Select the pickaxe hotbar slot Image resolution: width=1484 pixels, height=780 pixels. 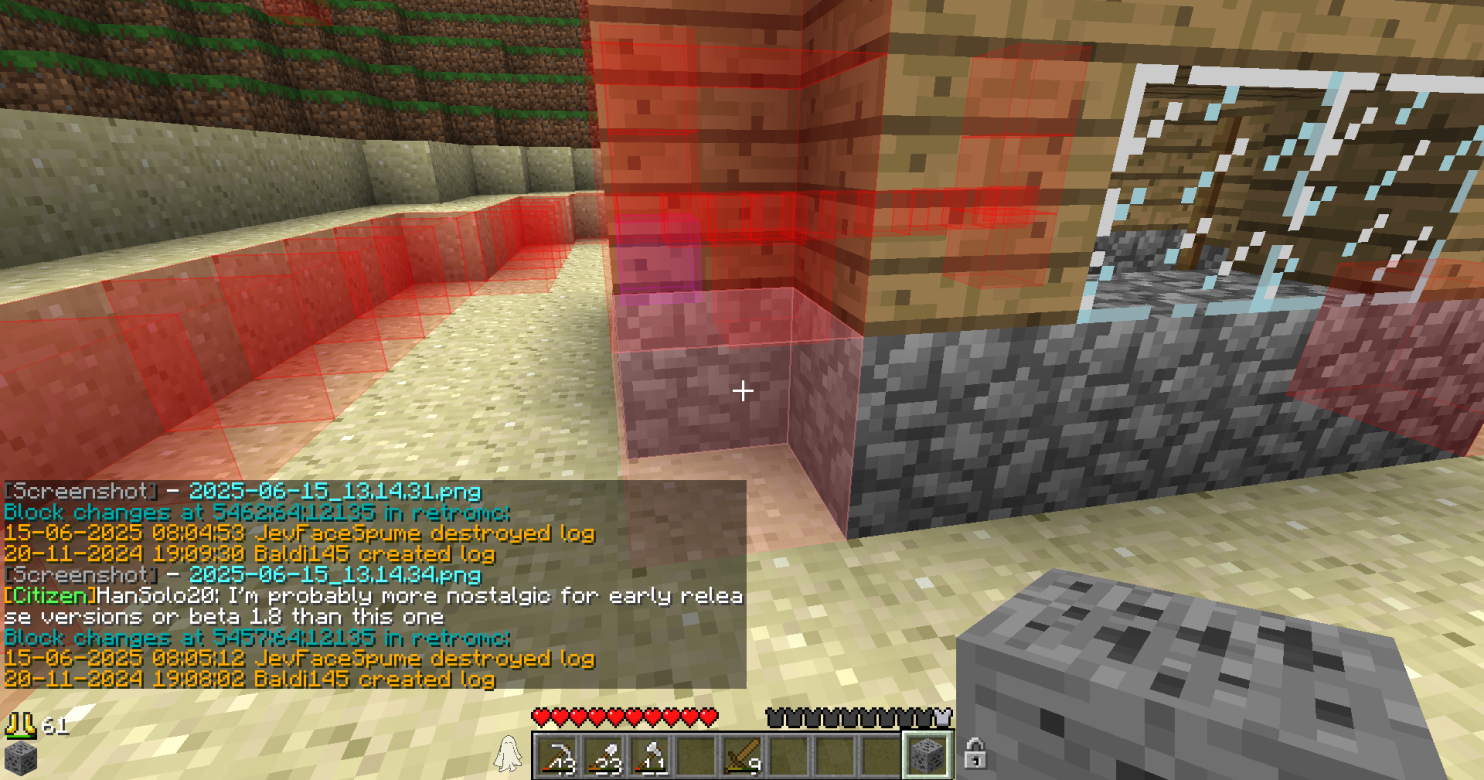556,754
